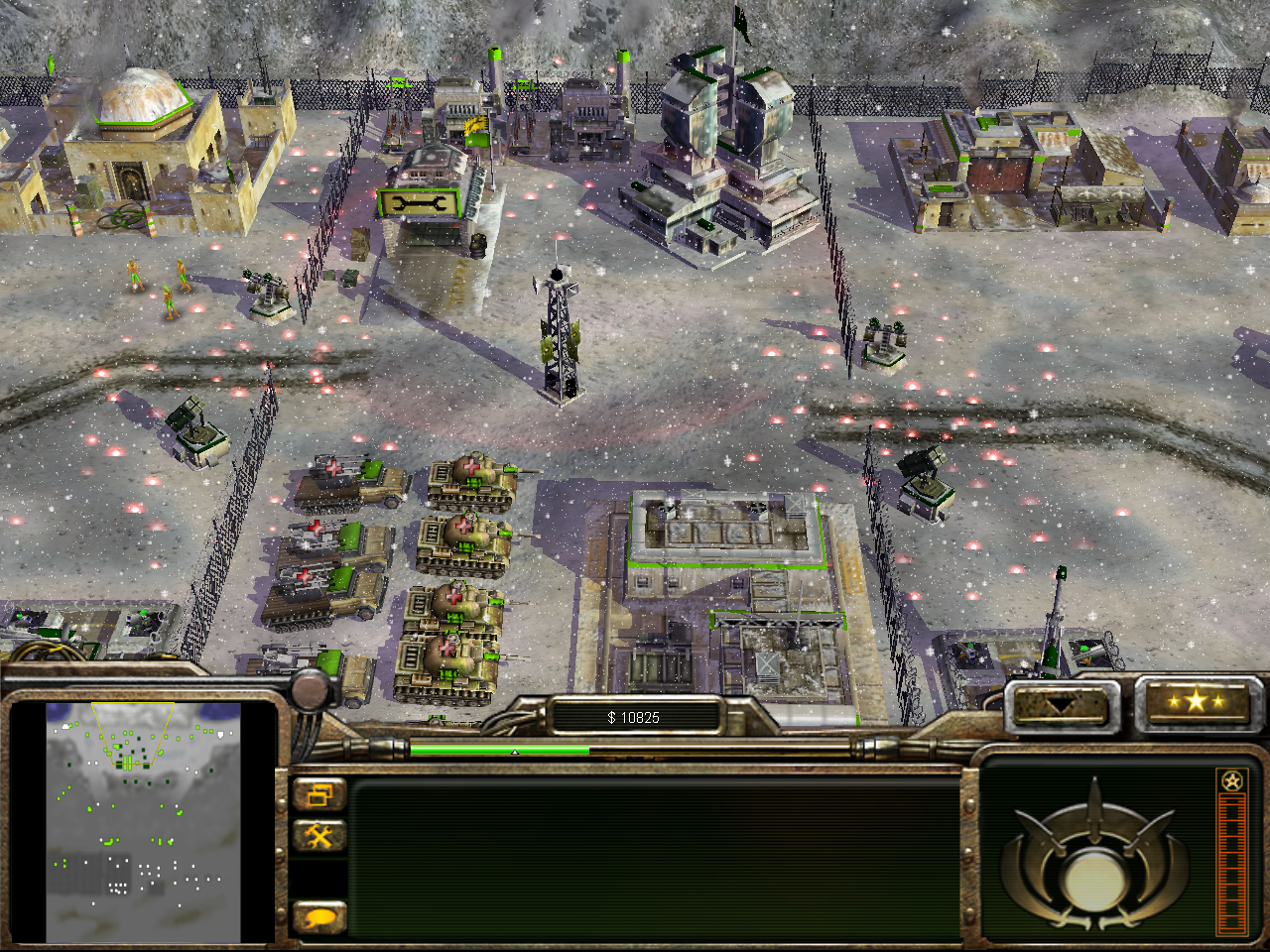Toggle the control bar with down-arrow button
The image size is (1270, 952).
1061,705
